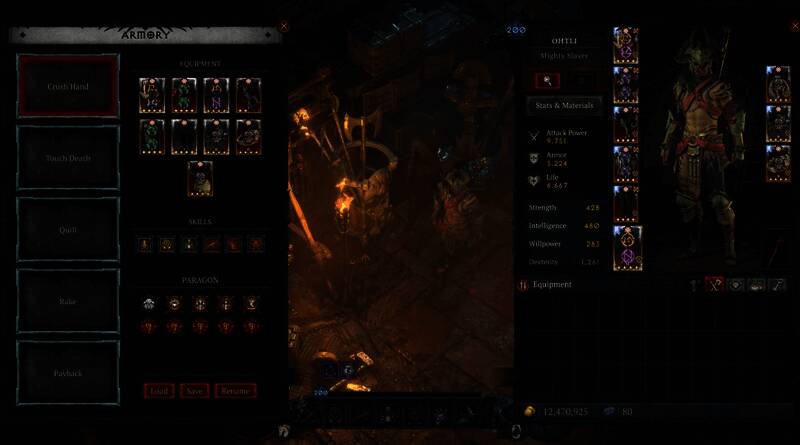
Task: Select the bottom centered armory equipment item
Action: pos(200,178)
